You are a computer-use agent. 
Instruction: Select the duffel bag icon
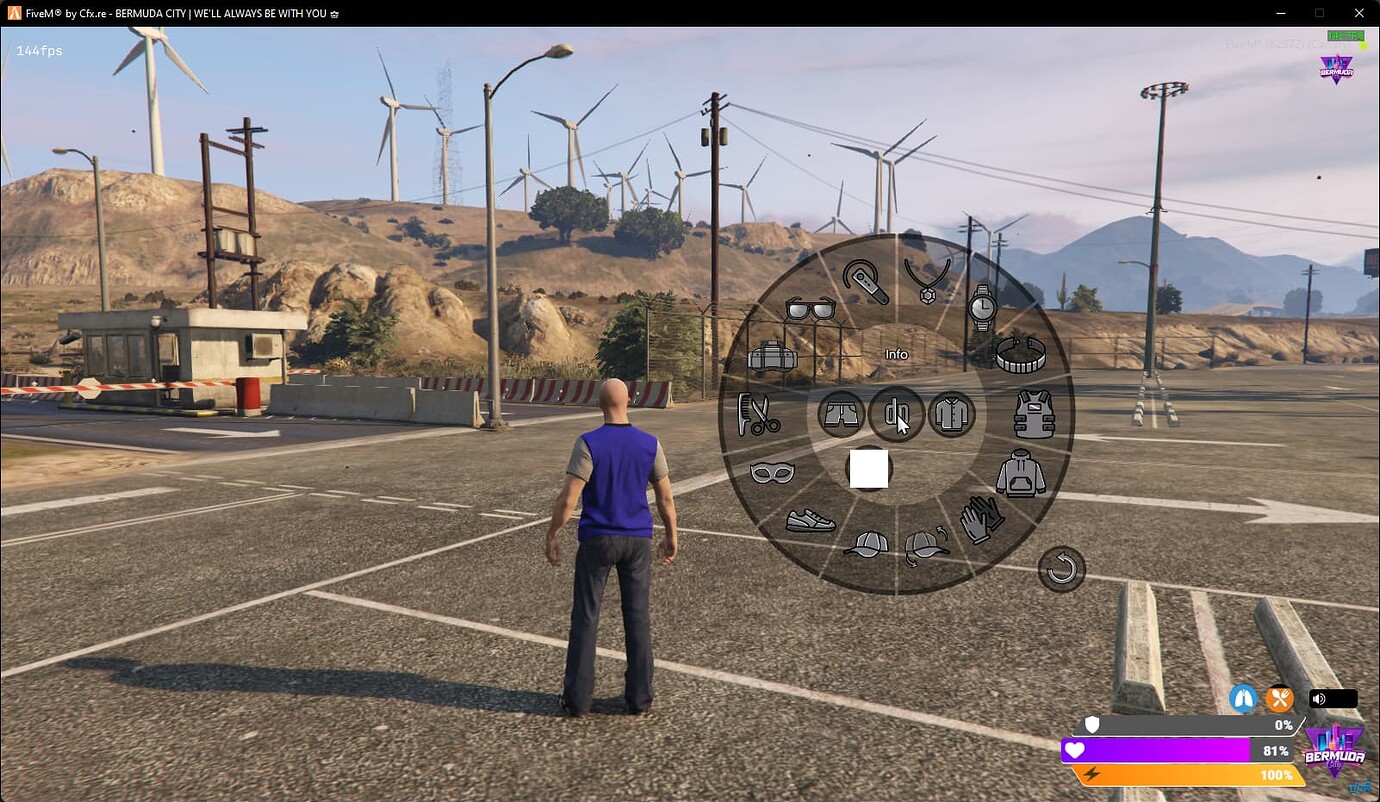coord(772,356)
